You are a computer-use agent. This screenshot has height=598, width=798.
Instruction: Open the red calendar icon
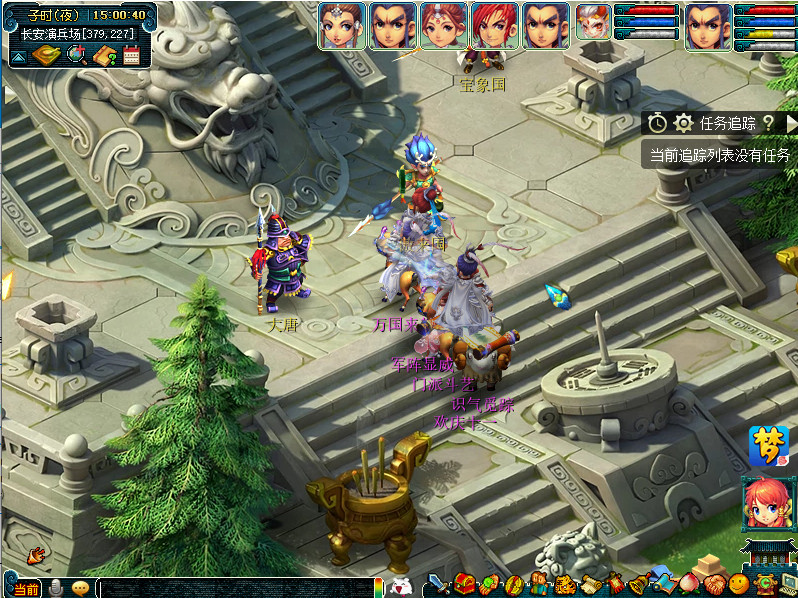click(x=131, y=56)
